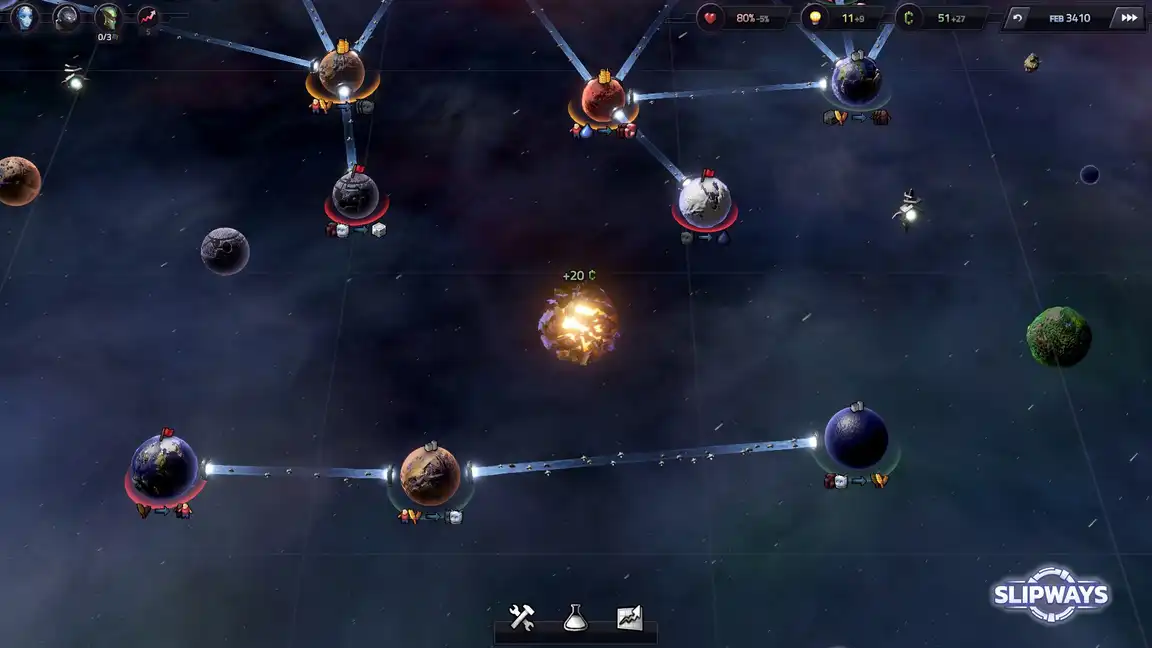Select the green helmeted council member portrait
Image resolution: width=1152 pixels, height=648 pixels.
(107, 17)
